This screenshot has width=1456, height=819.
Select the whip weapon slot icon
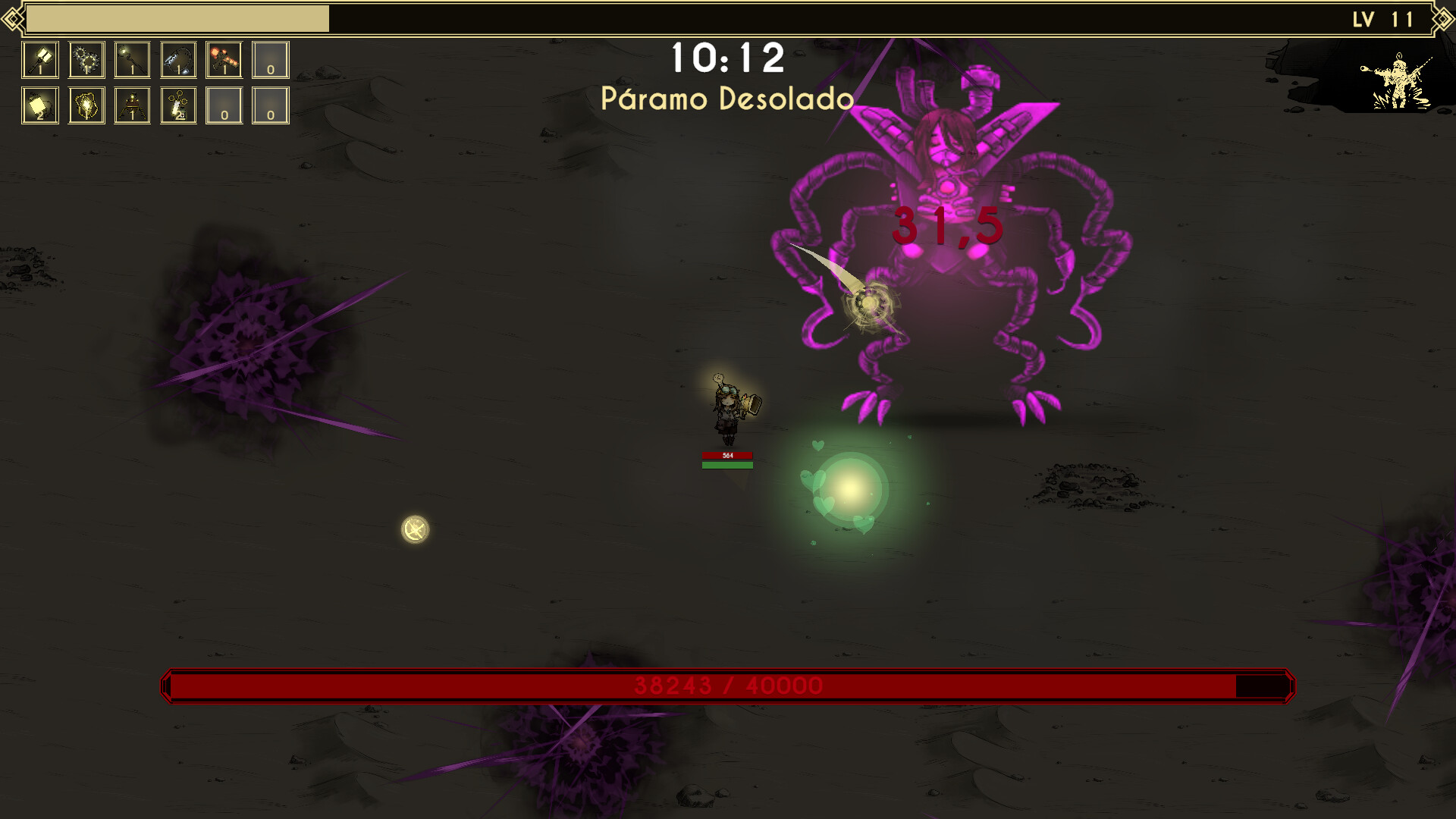pos(177,60)
